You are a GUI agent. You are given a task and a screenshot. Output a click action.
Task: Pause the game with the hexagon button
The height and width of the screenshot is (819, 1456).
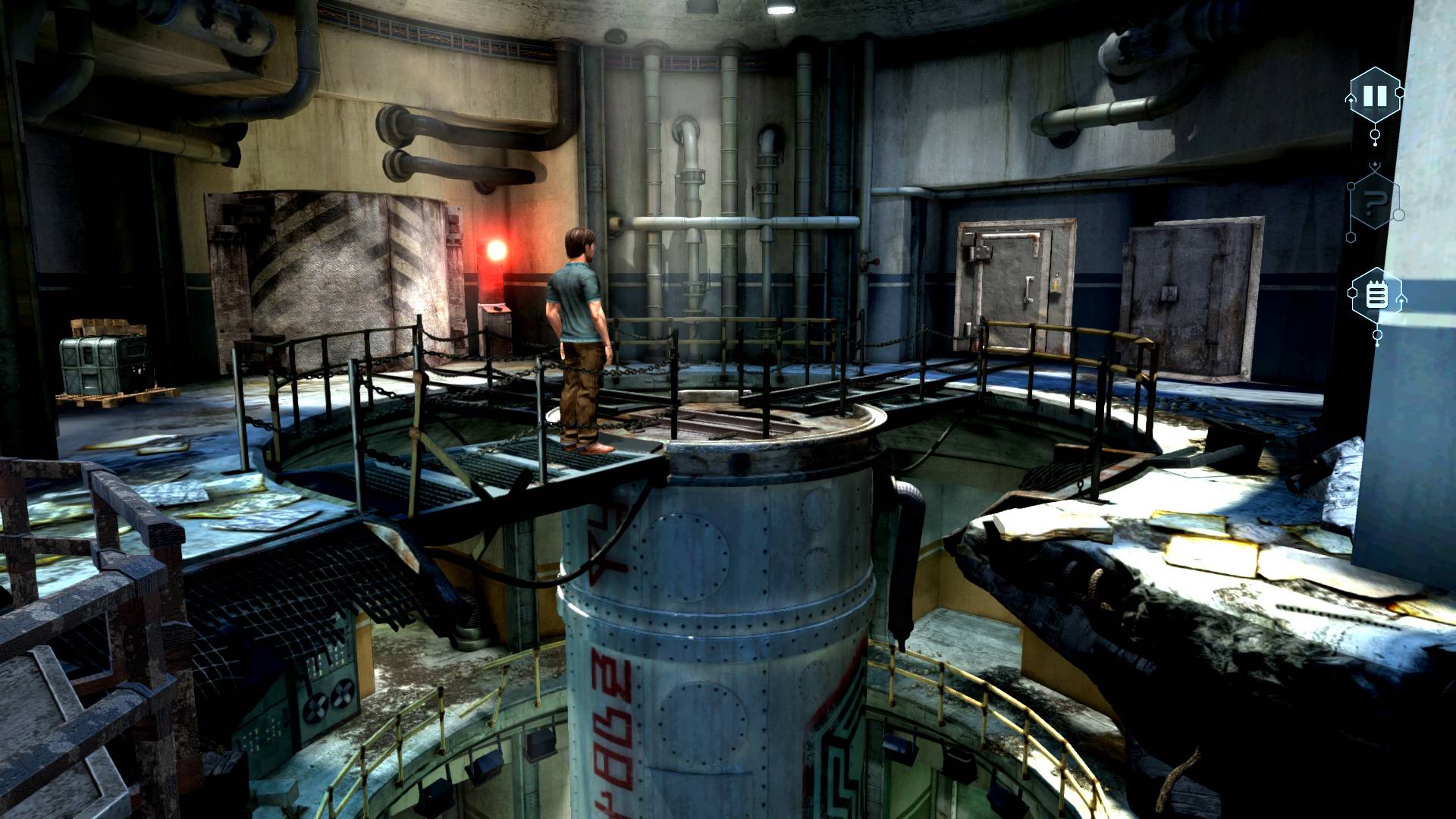pos(1375,96)
